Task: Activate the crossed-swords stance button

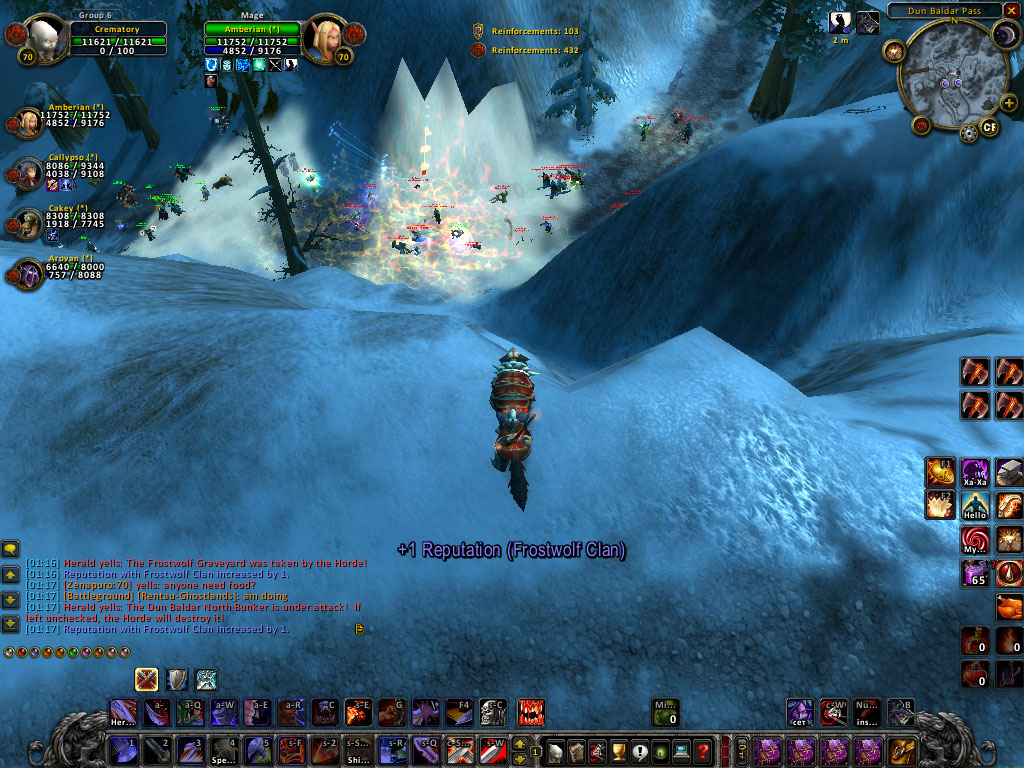Action: coord(147,680)
